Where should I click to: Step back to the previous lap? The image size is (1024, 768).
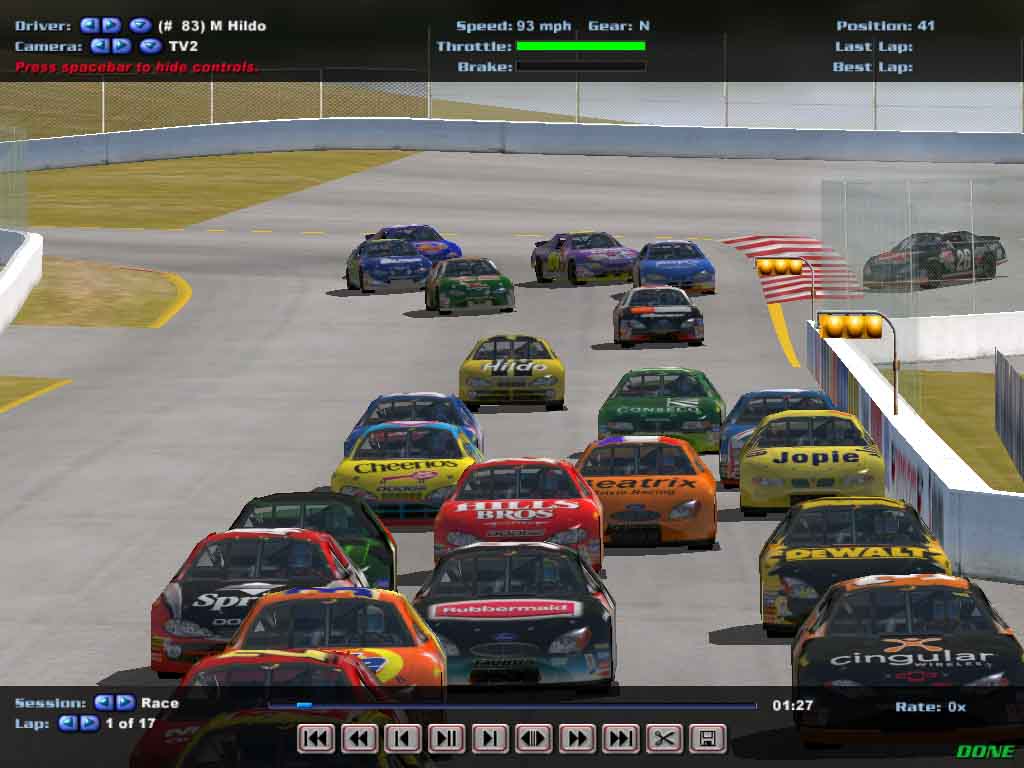pos(67,723)
